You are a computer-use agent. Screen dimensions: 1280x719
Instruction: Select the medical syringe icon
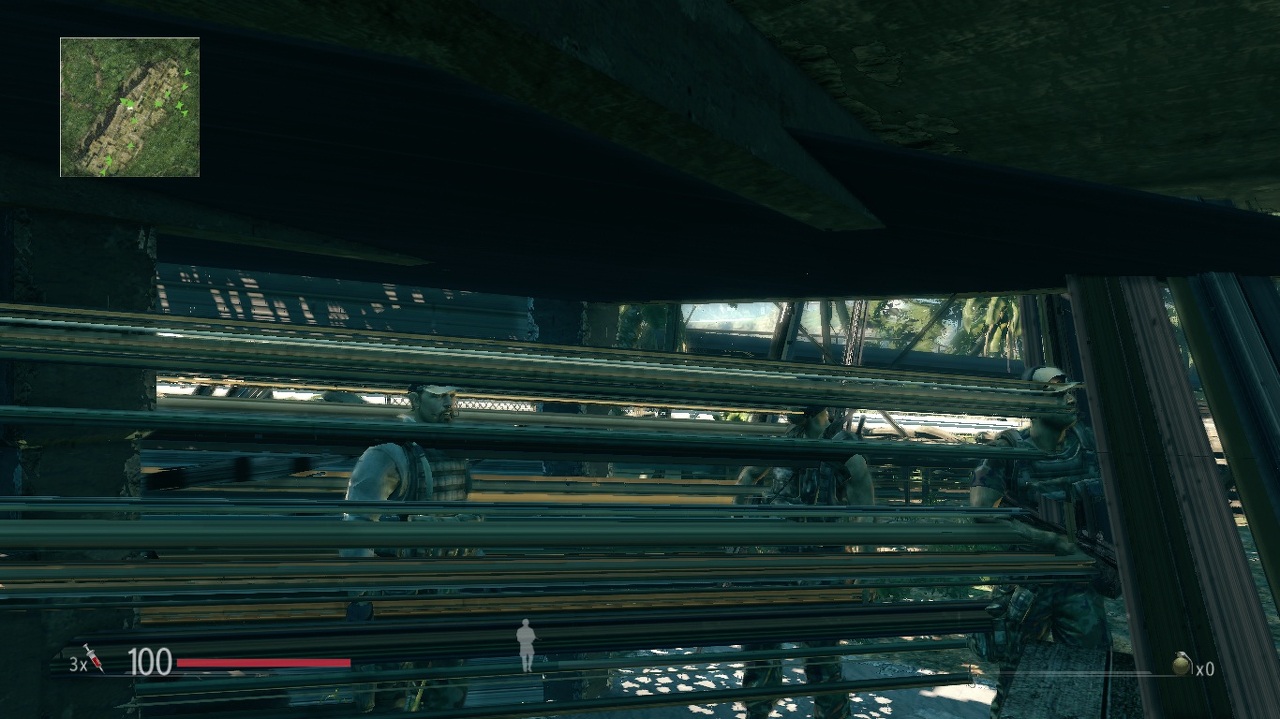coord(93,657)
